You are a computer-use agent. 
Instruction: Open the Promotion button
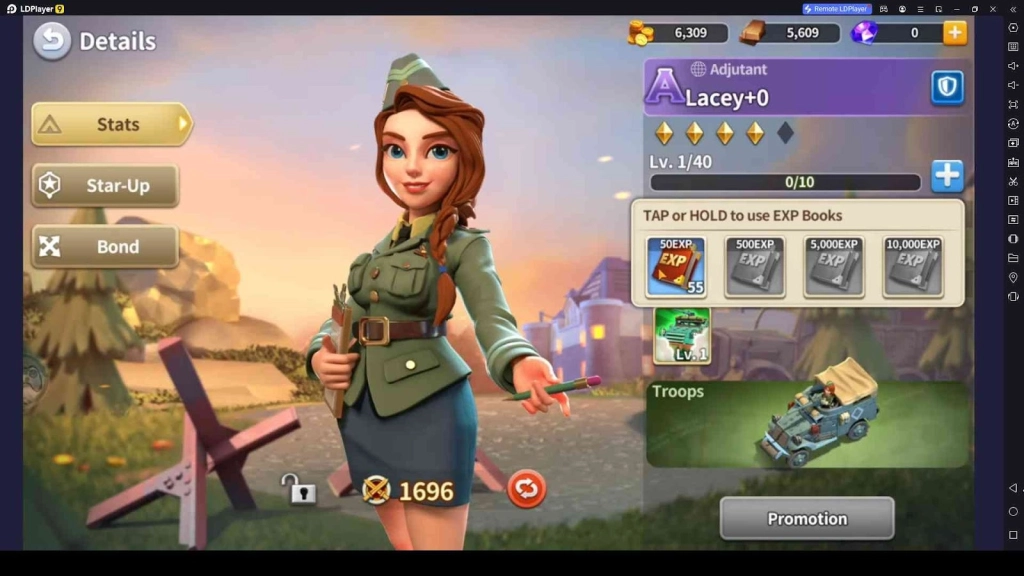coord(806,519)
